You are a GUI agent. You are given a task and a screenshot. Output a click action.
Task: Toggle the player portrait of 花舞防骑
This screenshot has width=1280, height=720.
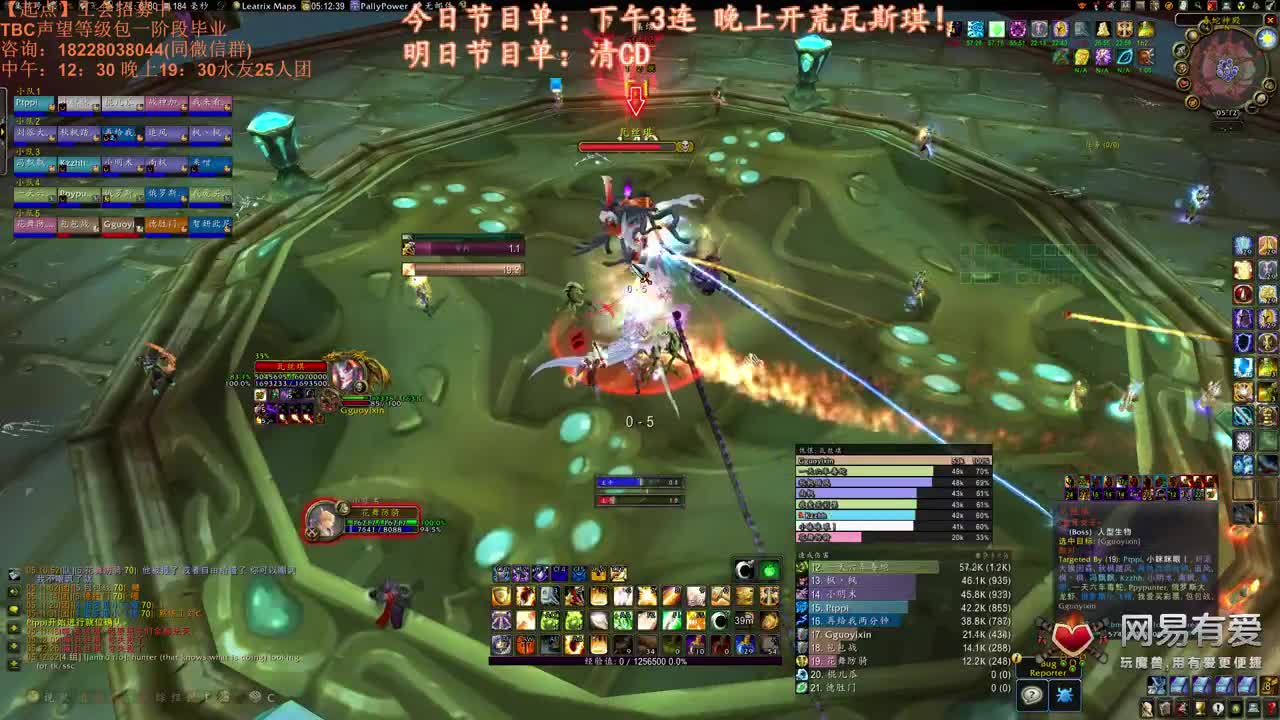pos(325,520)
